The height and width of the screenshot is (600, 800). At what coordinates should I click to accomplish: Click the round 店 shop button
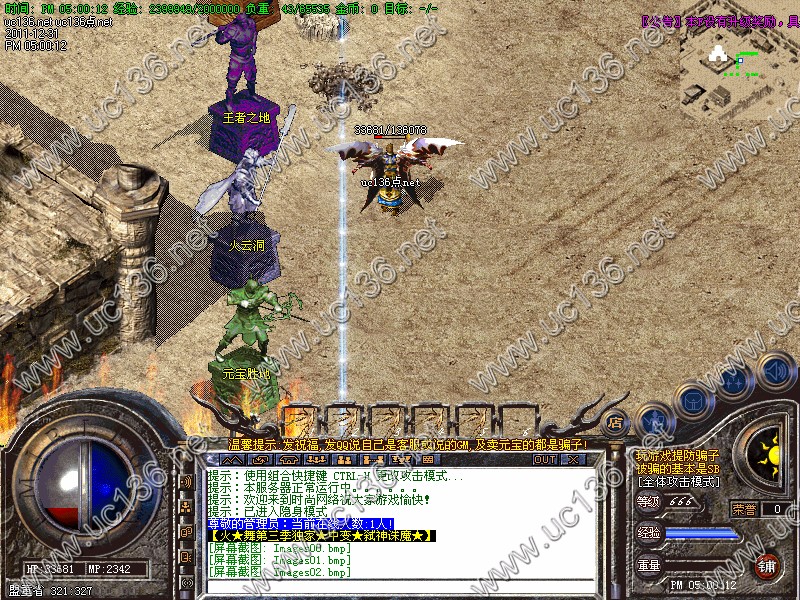click(x=616, y=422)
